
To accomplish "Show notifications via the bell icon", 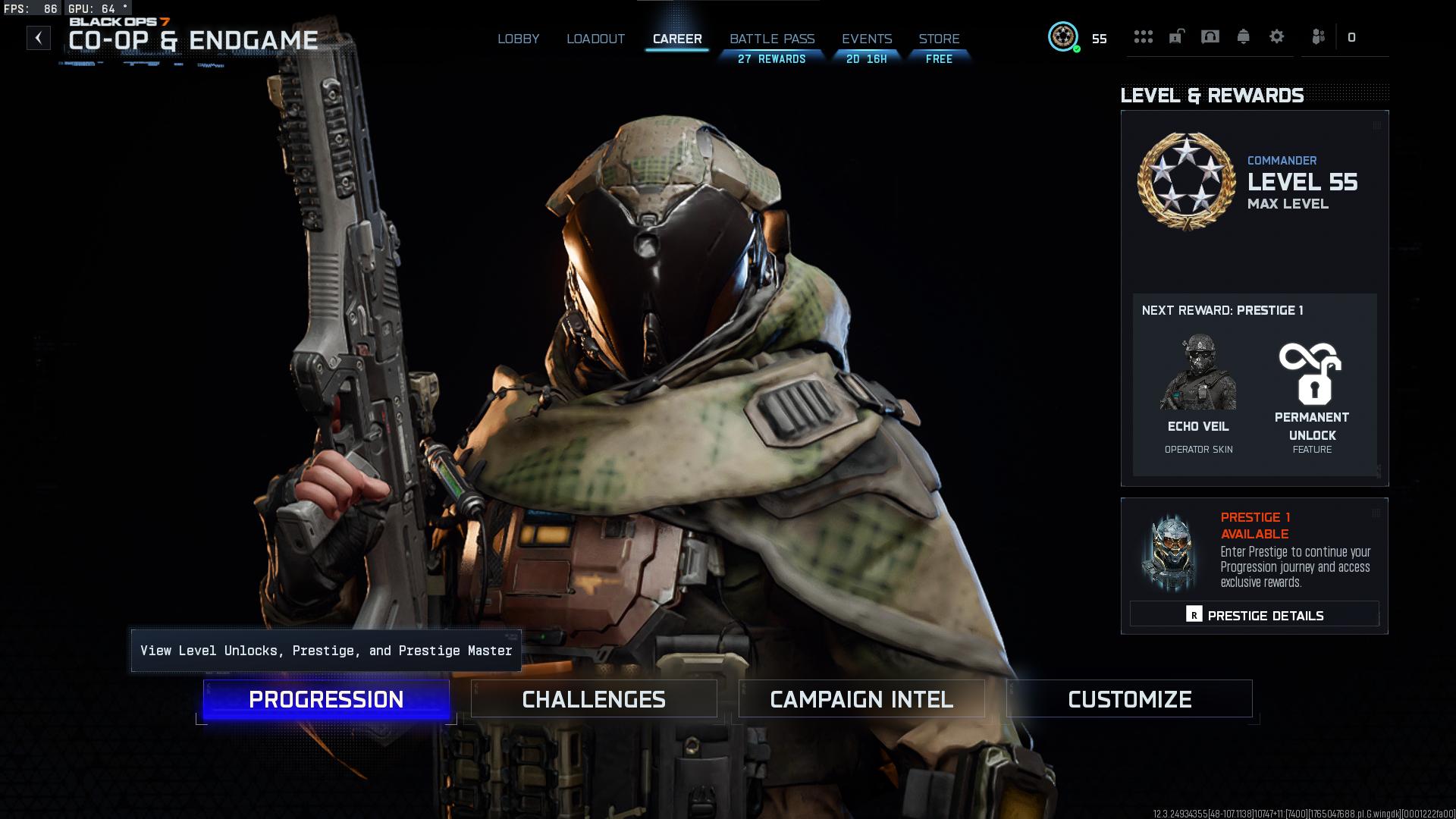I will tap(1244, 36).
